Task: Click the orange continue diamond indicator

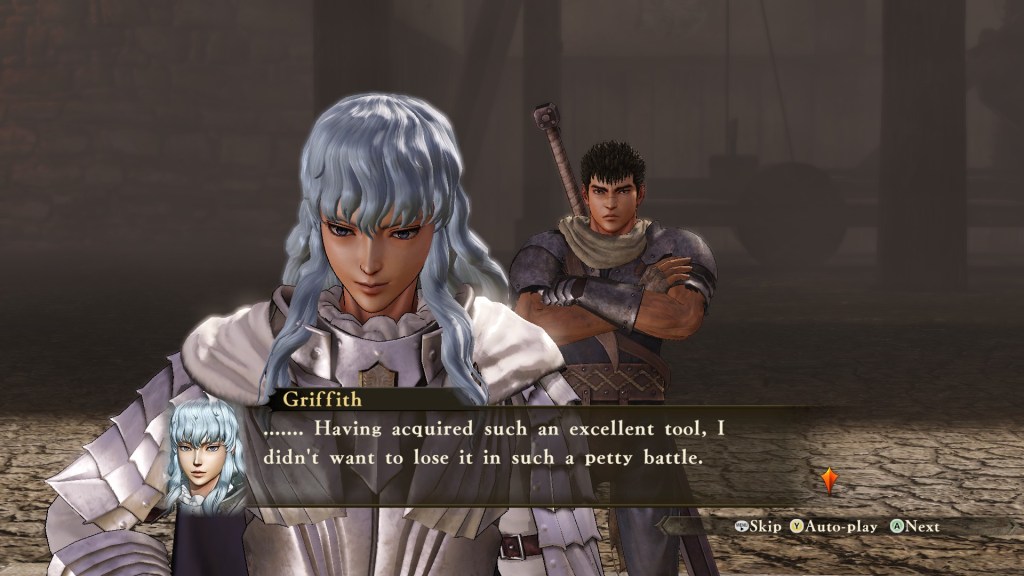Action: point(829,480)
